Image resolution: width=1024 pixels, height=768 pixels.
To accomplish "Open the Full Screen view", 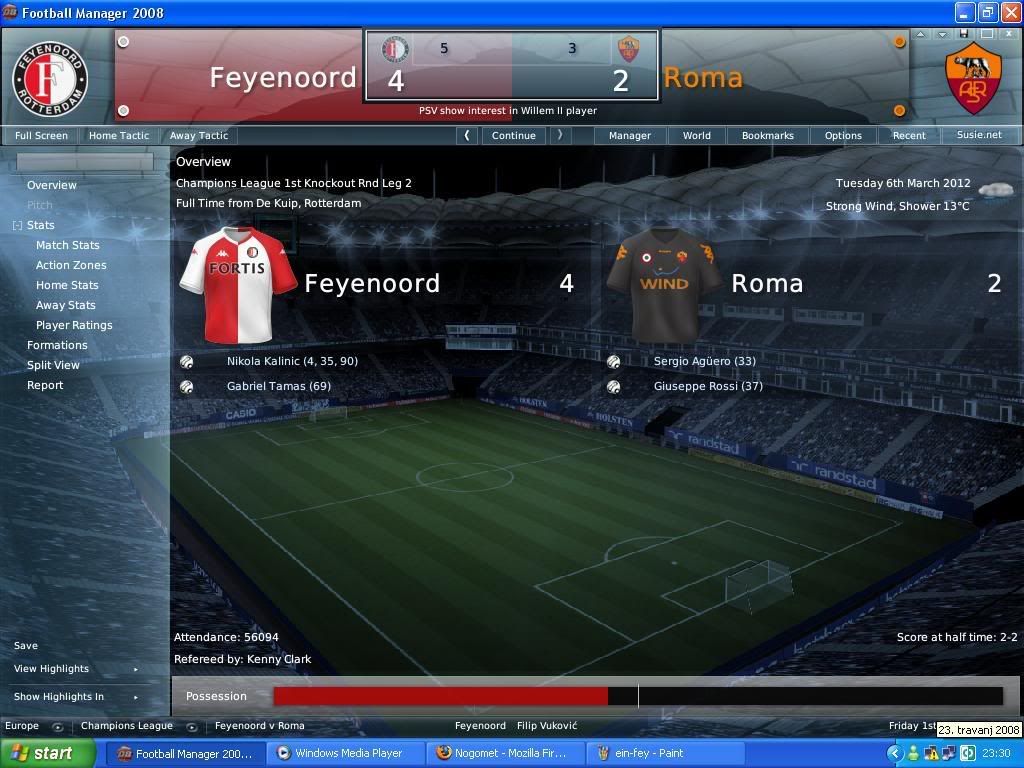I will pyautogui.click(x=41, y=135).
